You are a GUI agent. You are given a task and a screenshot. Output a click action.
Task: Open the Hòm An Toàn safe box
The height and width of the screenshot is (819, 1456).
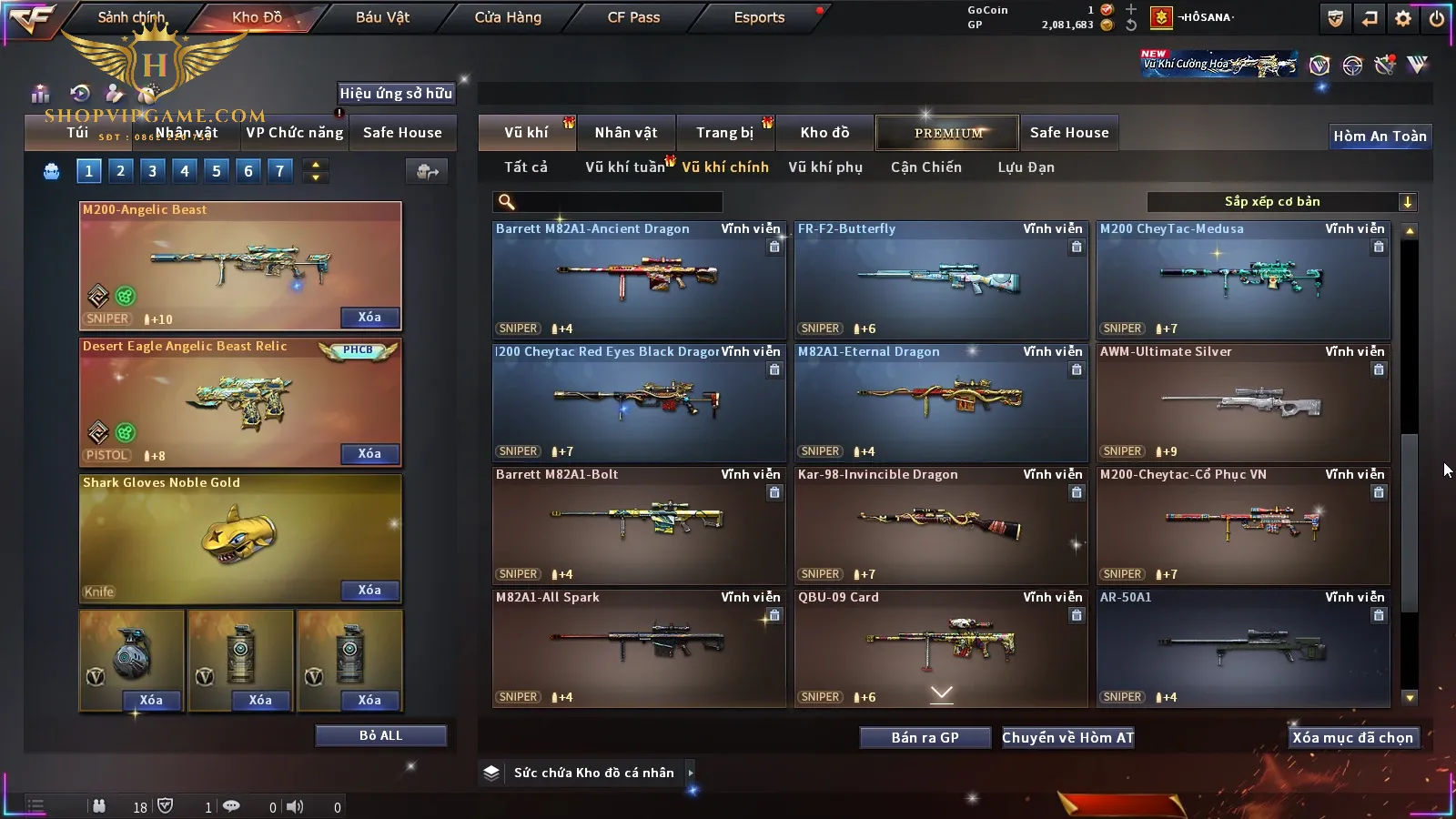click(x=1380, y=136)
